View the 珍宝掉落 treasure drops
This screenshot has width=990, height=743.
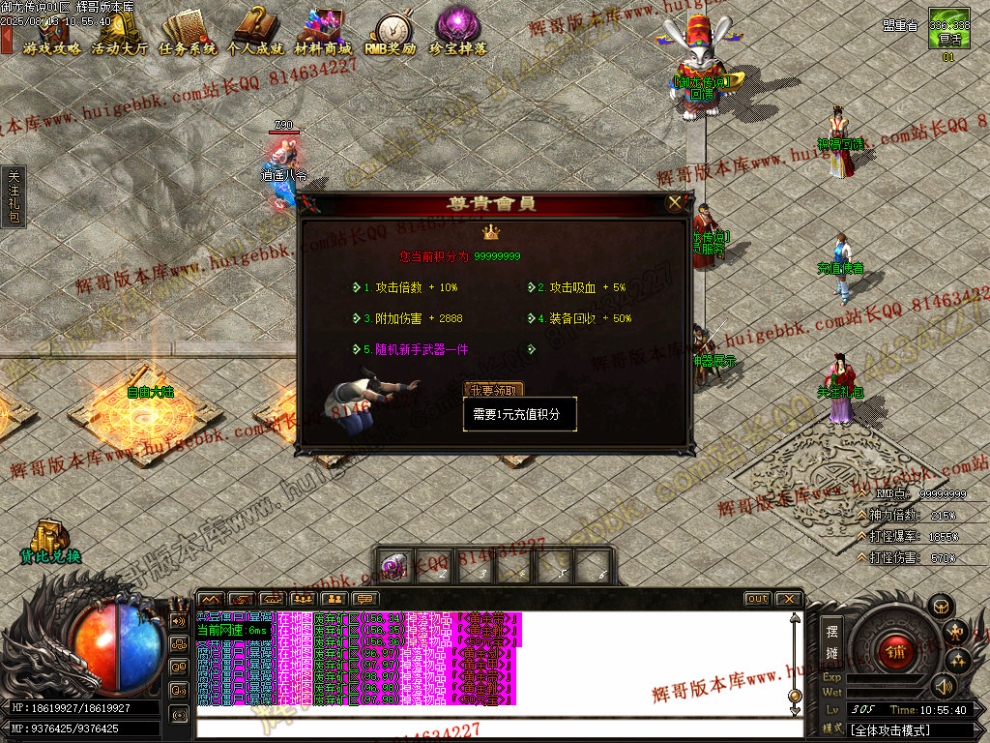(457, 32)
